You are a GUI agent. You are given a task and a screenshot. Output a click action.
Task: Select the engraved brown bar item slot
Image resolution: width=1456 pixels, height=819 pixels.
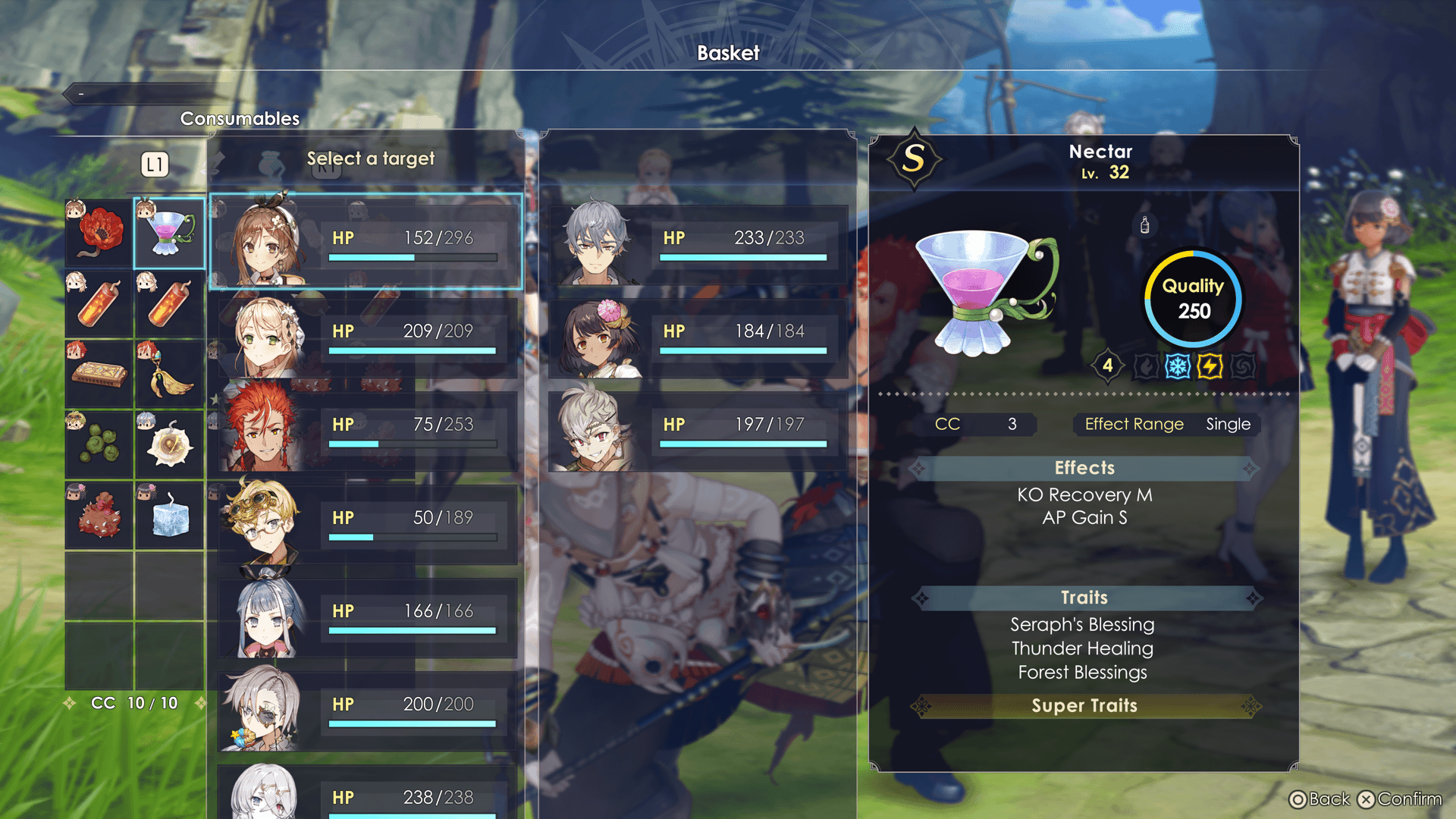click(99, 375)
